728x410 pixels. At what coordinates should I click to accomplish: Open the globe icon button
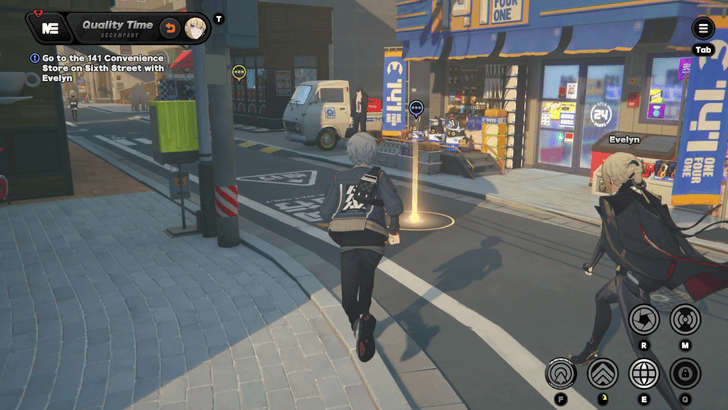(644, 374)
